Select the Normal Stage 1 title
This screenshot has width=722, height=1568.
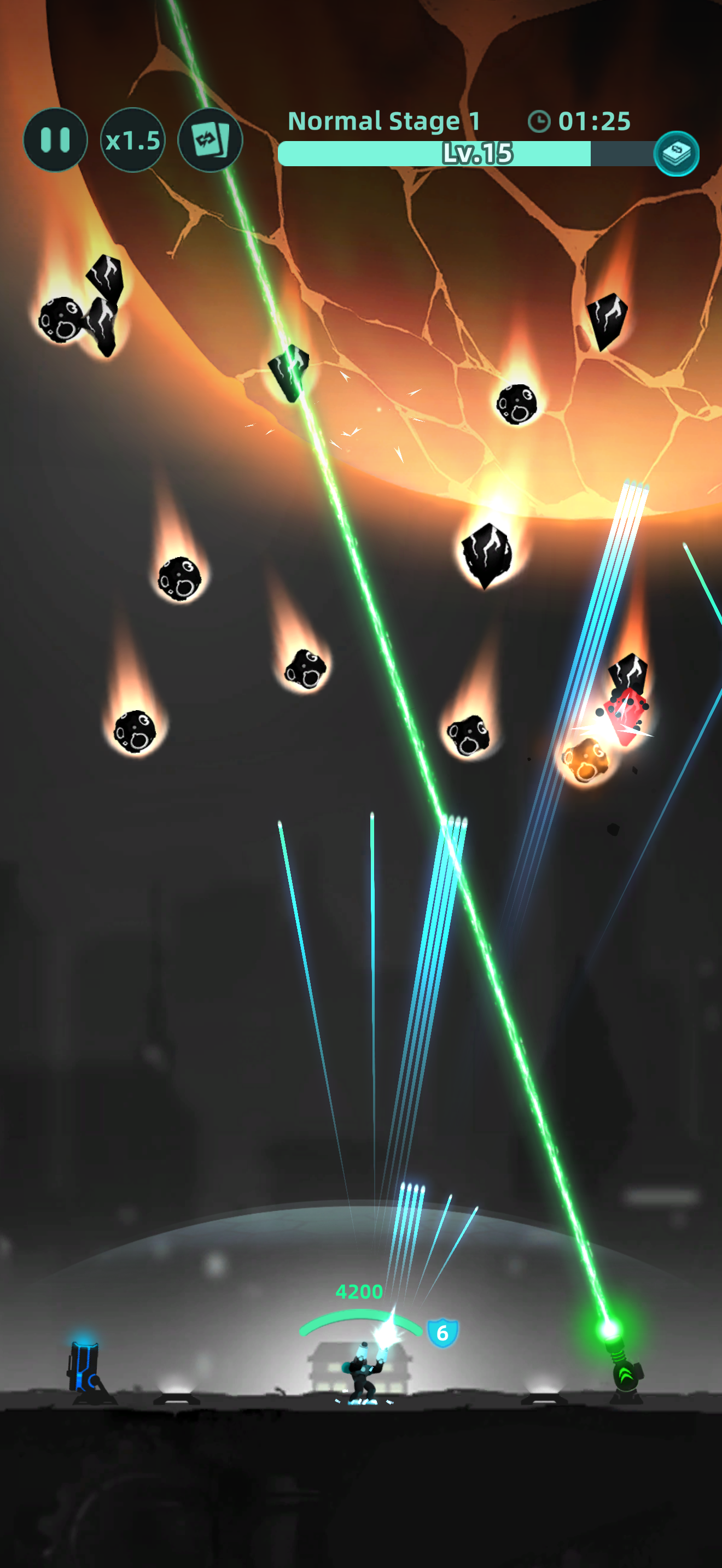tap(385, 121)
